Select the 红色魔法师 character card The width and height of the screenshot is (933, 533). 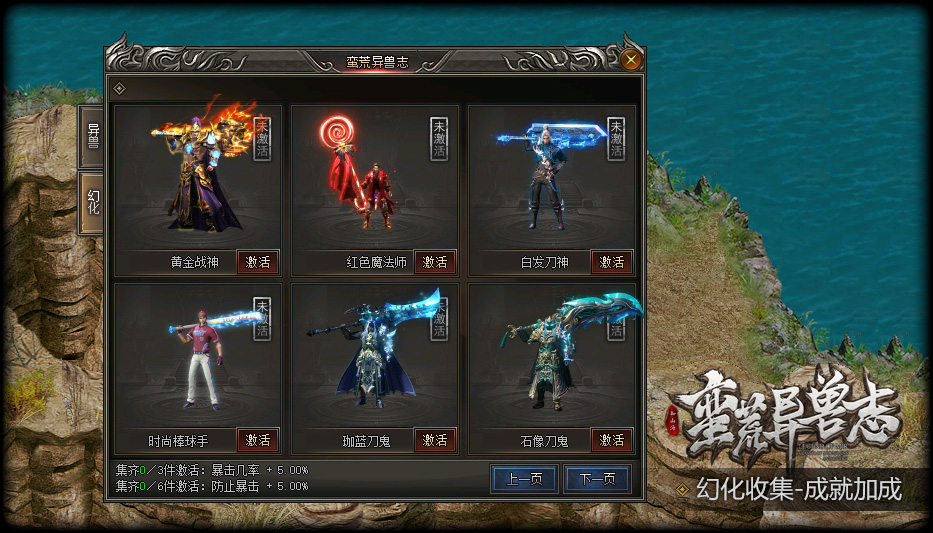coord(375,180)
